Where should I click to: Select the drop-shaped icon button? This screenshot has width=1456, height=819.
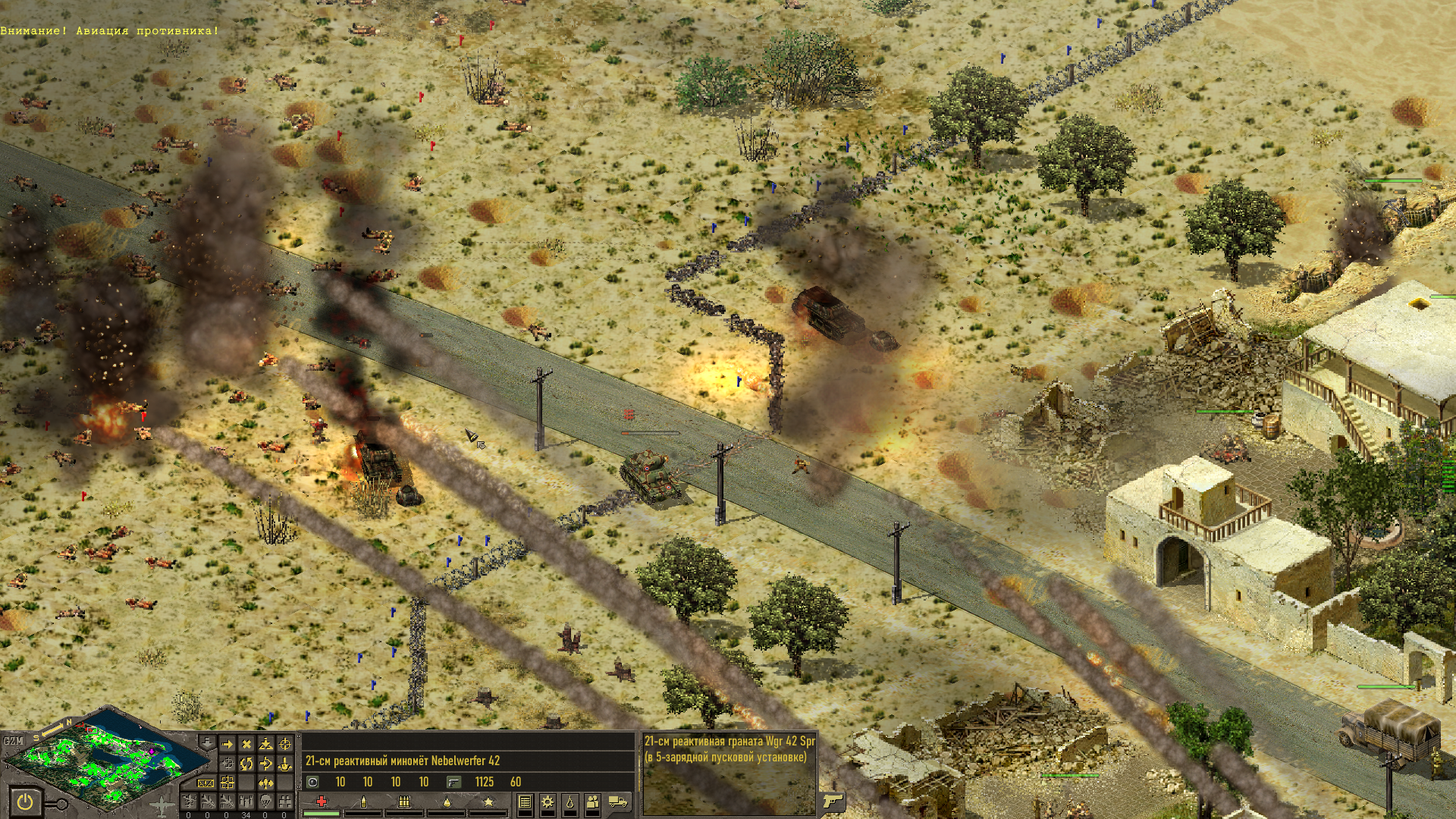570,802
